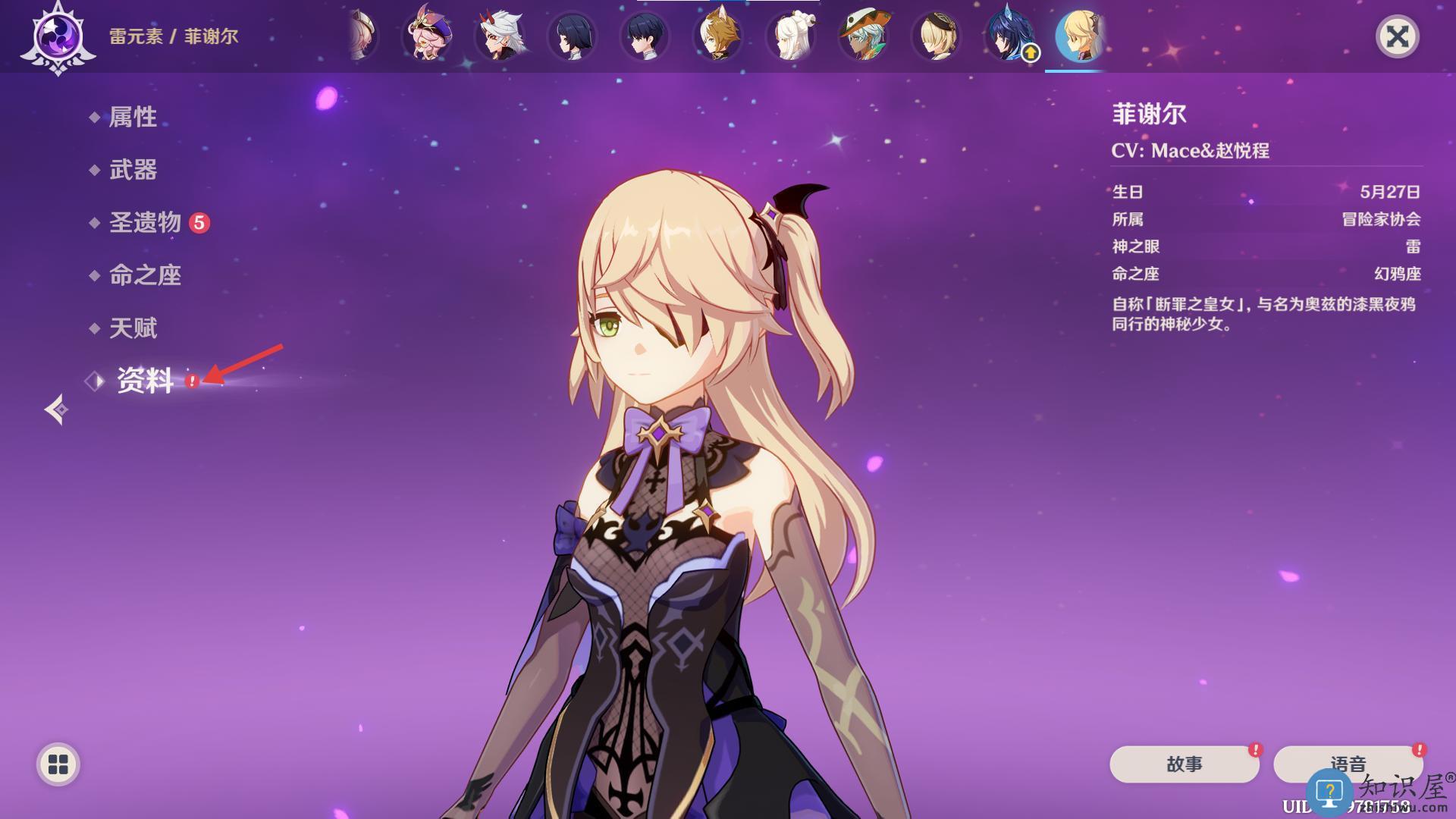Click the four-square grid button
This screenshot has width=1456, height=819.
tap(58, 764)
